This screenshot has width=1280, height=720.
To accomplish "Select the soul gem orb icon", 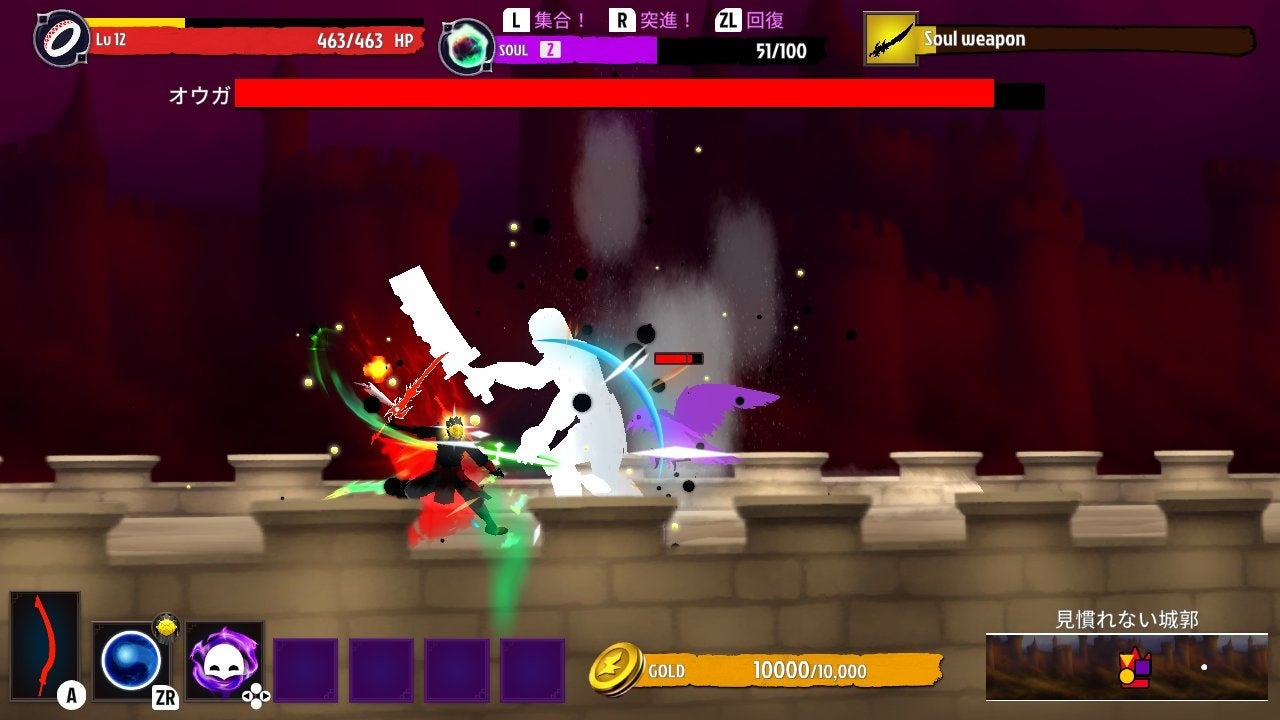I will click(466, 47).
